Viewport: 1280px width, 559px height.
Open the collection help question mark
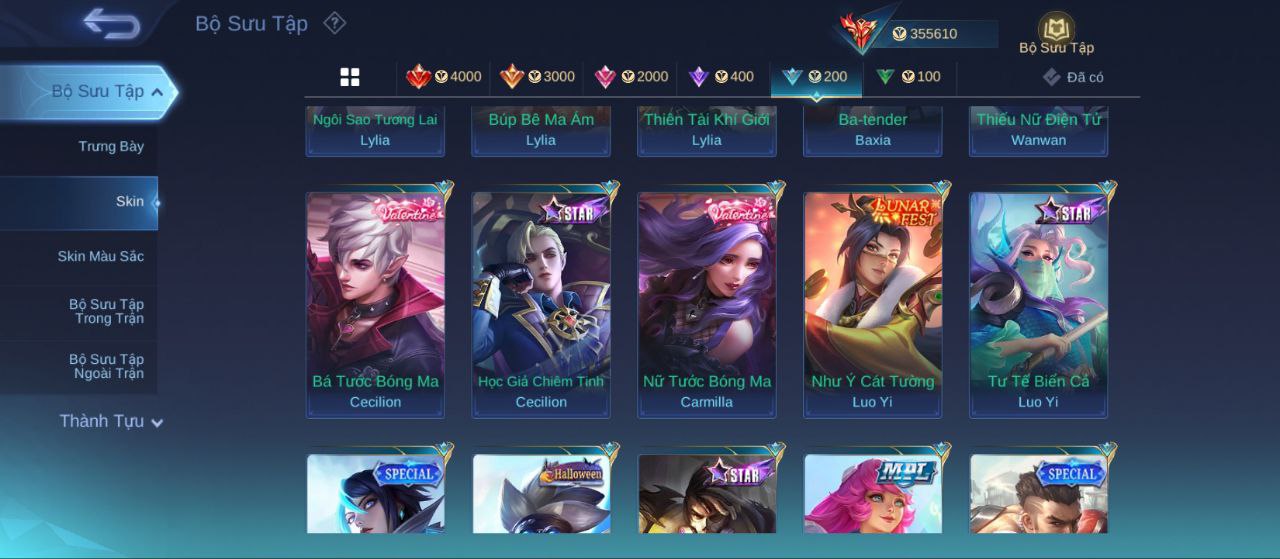tap(335, 23)
